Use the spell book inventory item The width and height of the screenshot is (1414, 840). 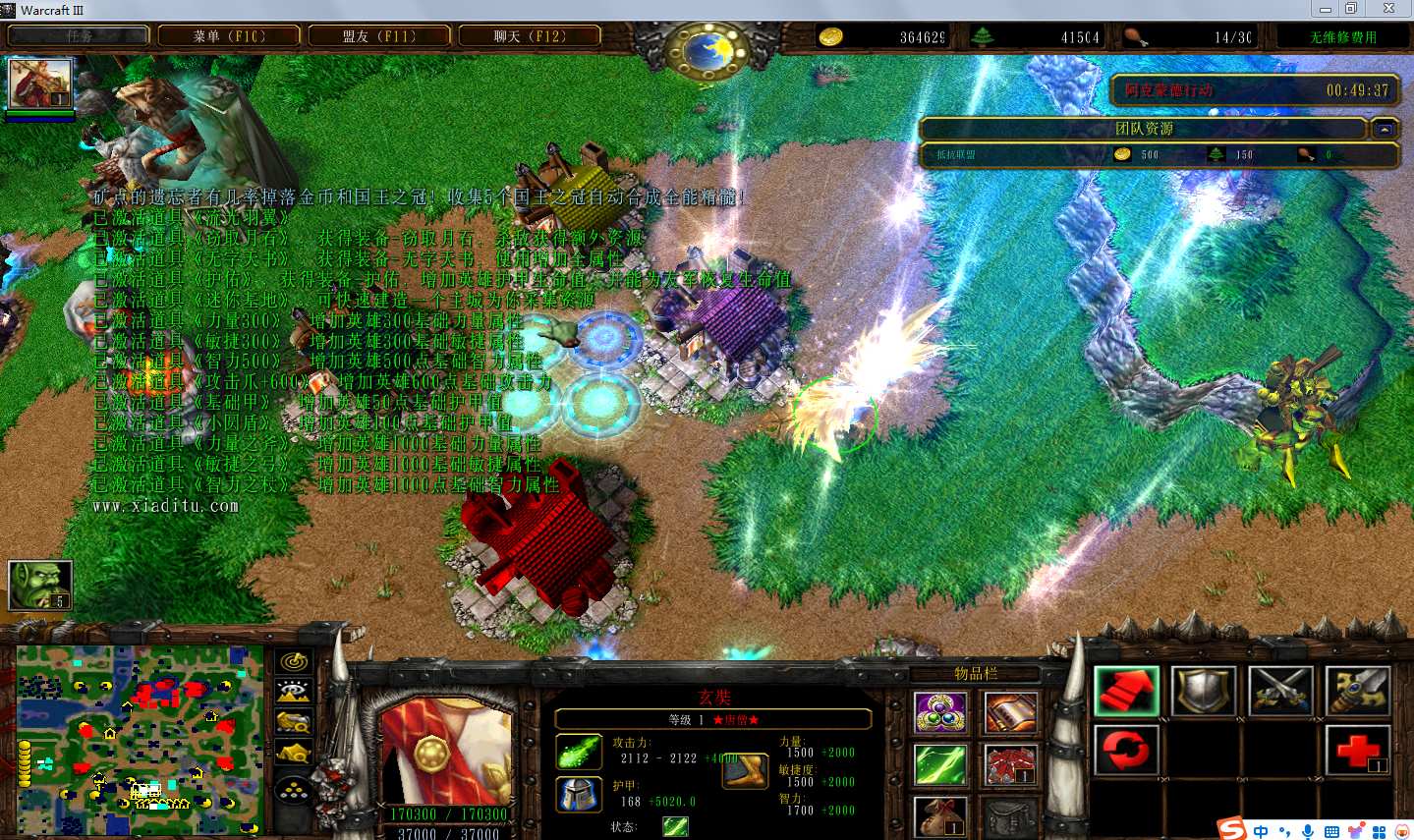coord(1010,713)
